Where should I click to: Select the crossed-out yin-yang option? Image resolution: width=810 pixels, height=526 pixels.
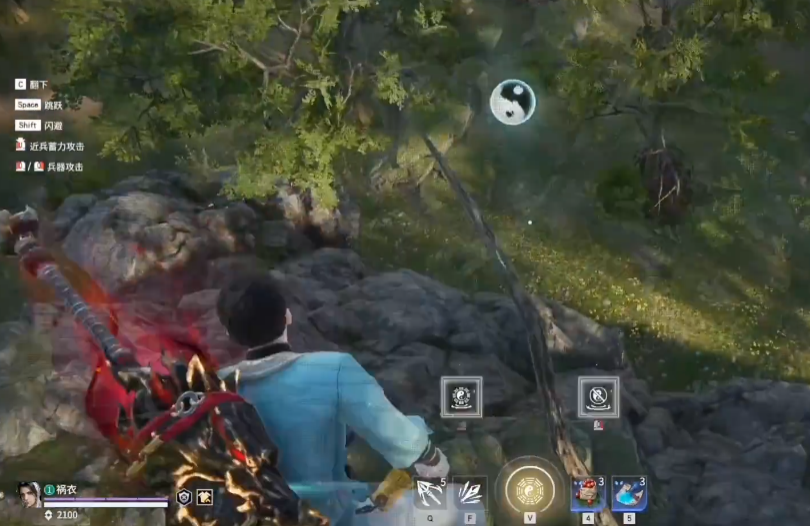click(598, 397)
